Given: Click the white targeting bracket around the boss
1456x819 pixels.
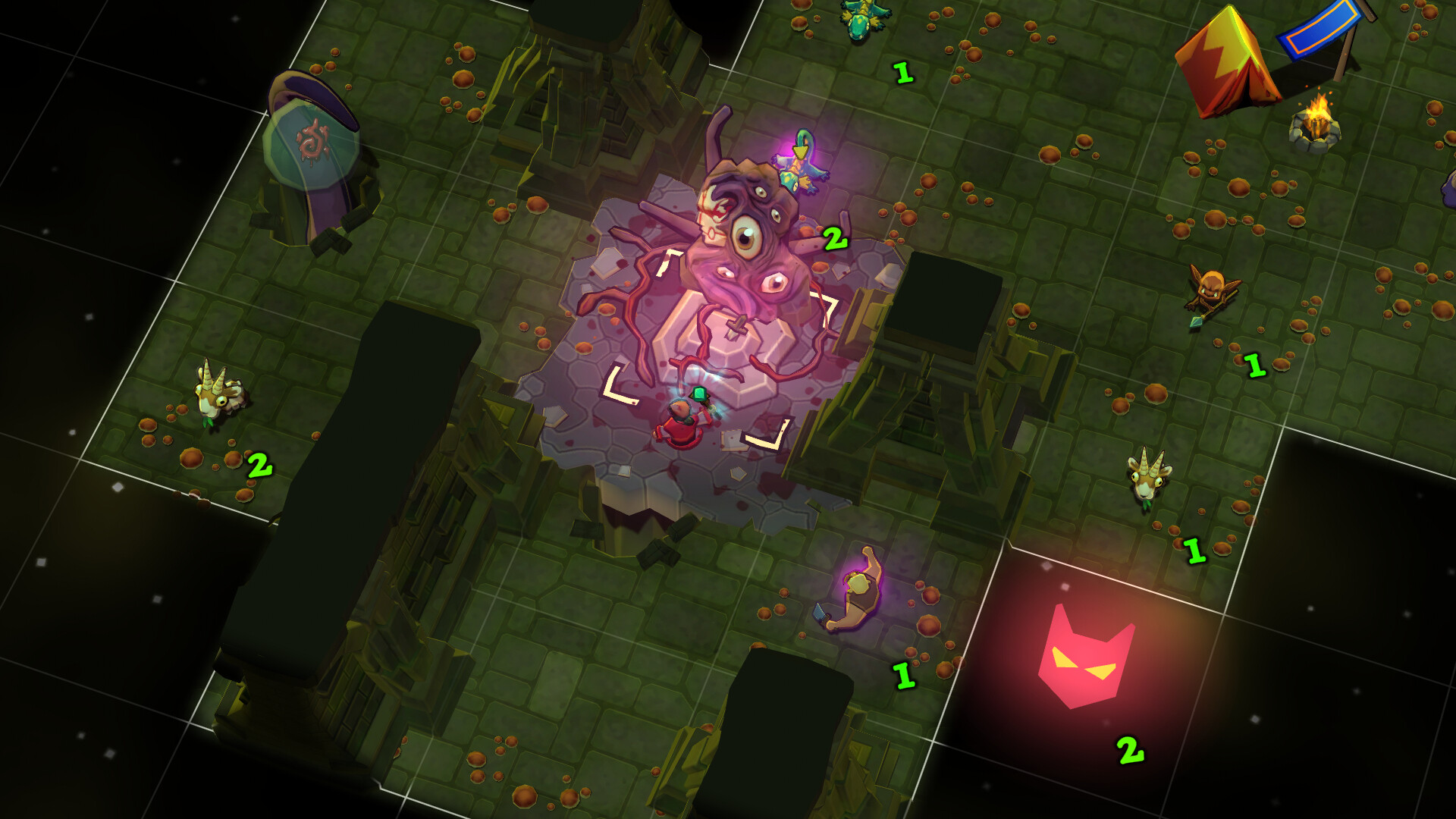Looking at the screenshot, I should pyautogui.click(x=618, y=387).
